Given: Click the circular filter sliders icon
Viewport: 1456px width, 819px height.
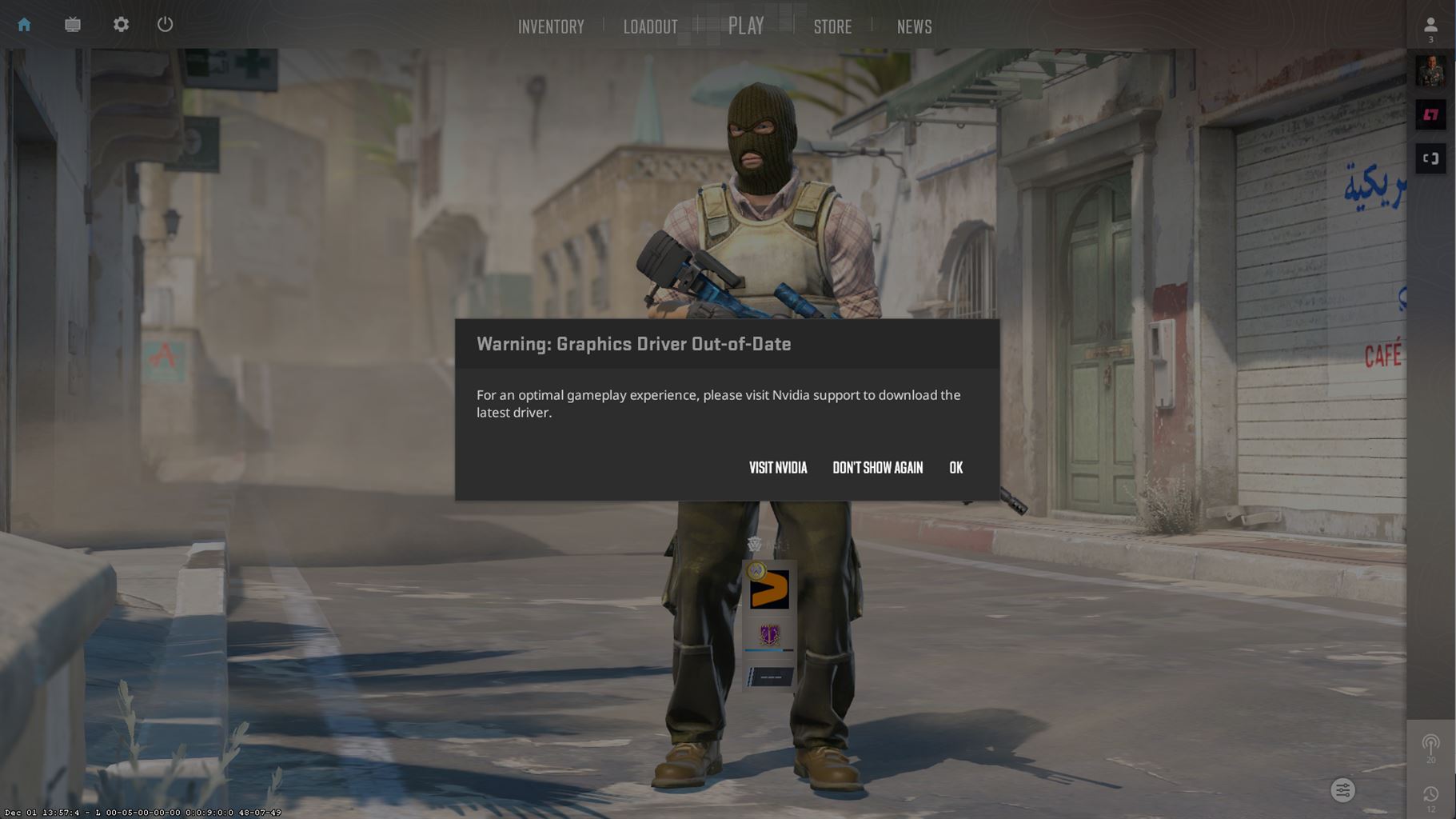Looking at the screenshot, I should (x=1342, y=790).
